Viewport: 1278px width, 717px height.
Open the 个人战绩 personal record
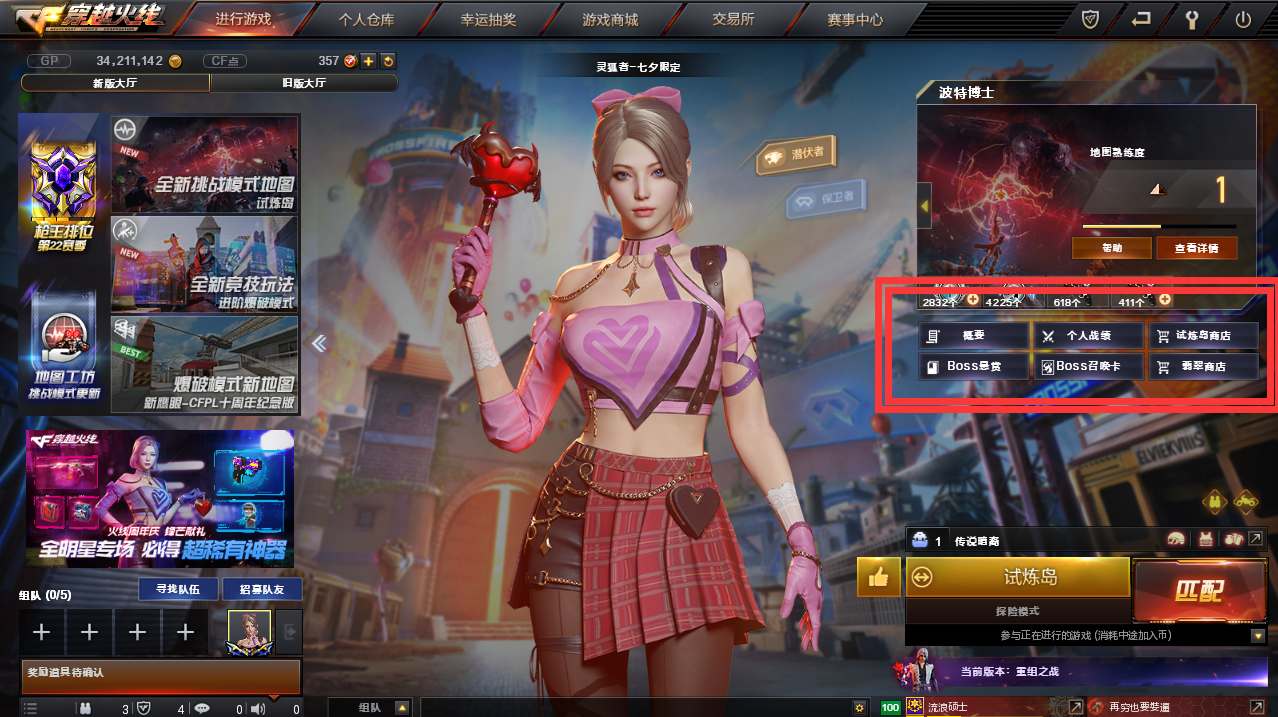click(x=1089, y=336)
